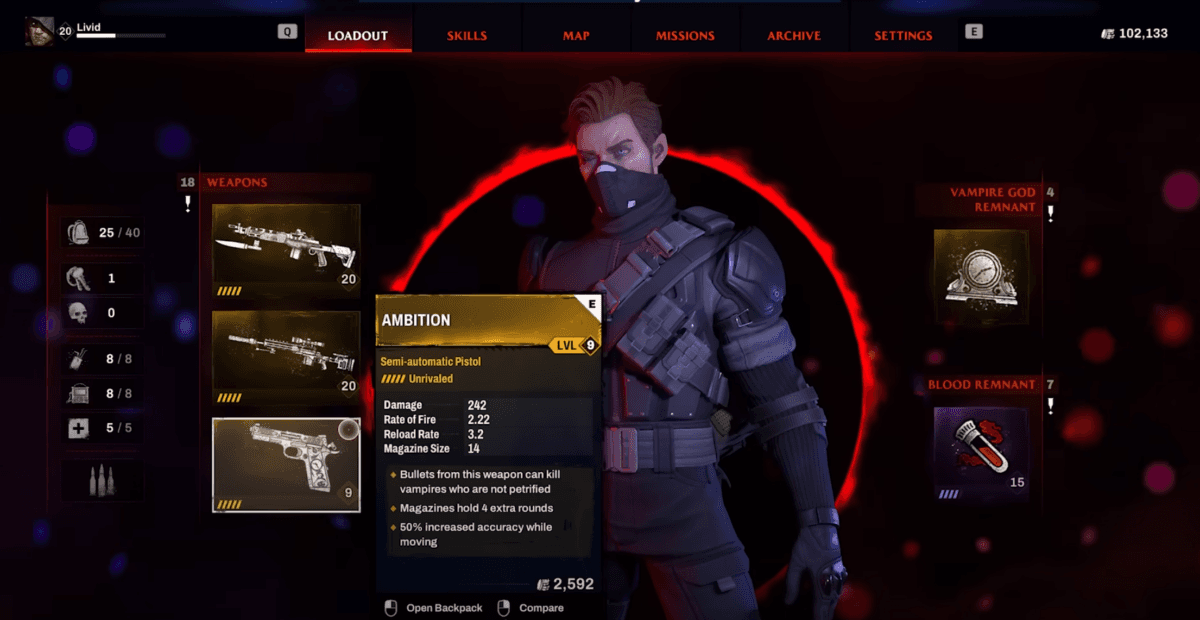Show the Missions tab
Image resolution: width=1200 pixels, height=620 pixels.
coord(685,36)
